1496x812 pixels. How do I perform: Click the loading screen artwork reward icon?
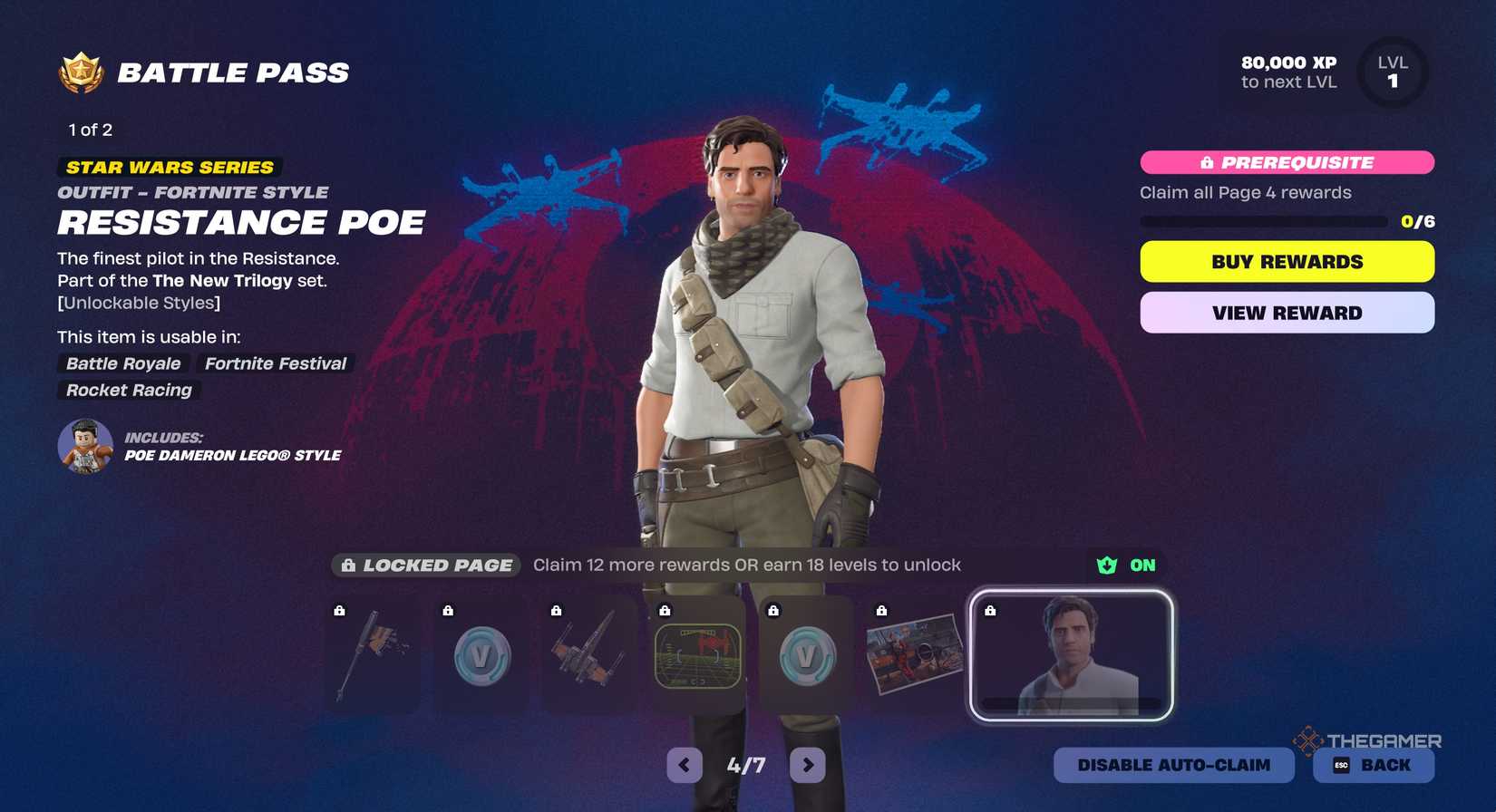coord(914,654)
